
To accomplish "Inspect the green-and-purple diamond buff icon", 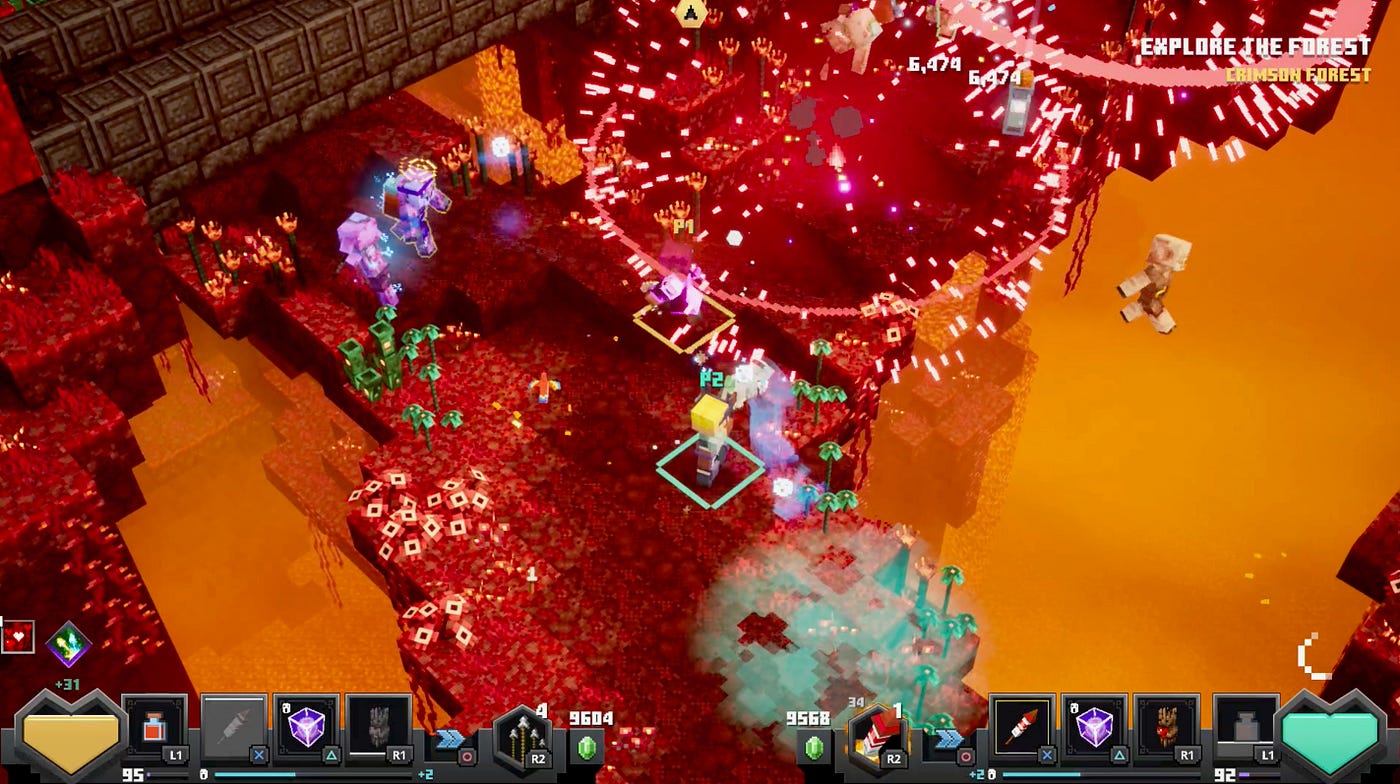I will 68,643.
